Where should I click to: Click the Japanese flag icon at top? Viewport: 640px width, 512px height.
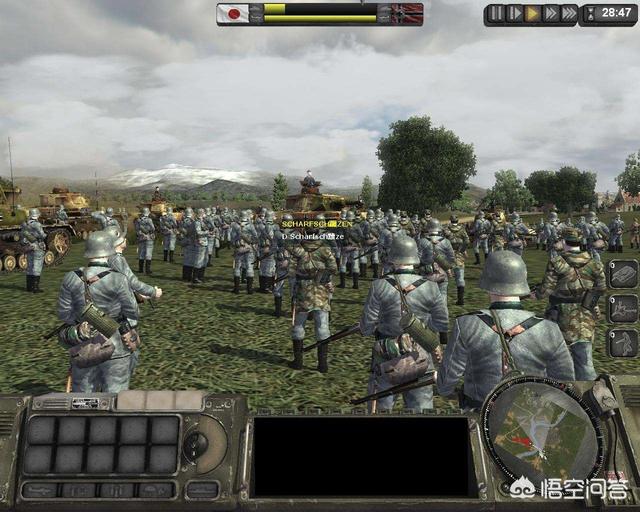(x=236, y=14)
